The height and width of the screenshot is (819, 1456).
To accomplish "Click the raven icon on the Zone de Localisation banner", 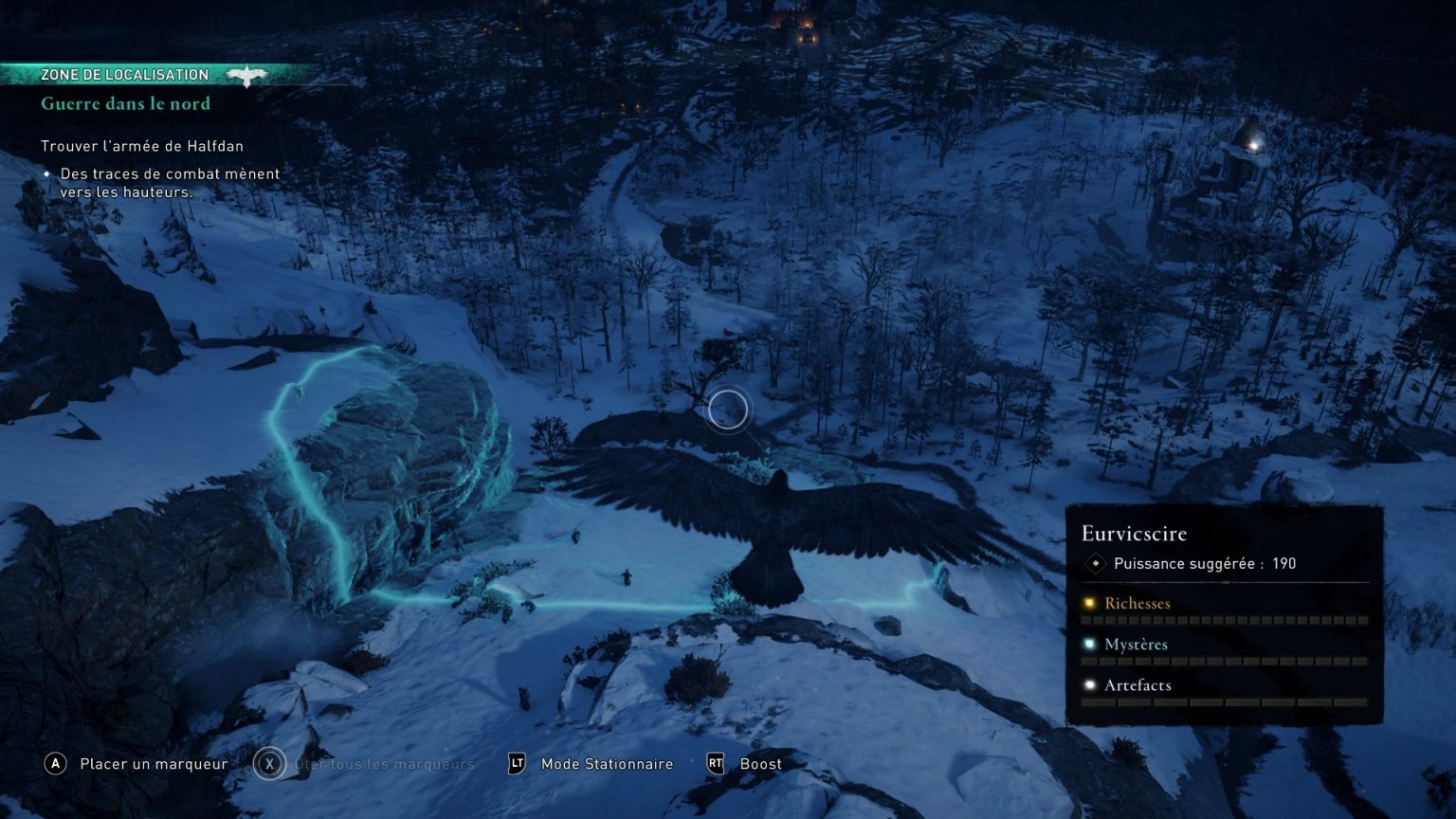I will 247,74.
